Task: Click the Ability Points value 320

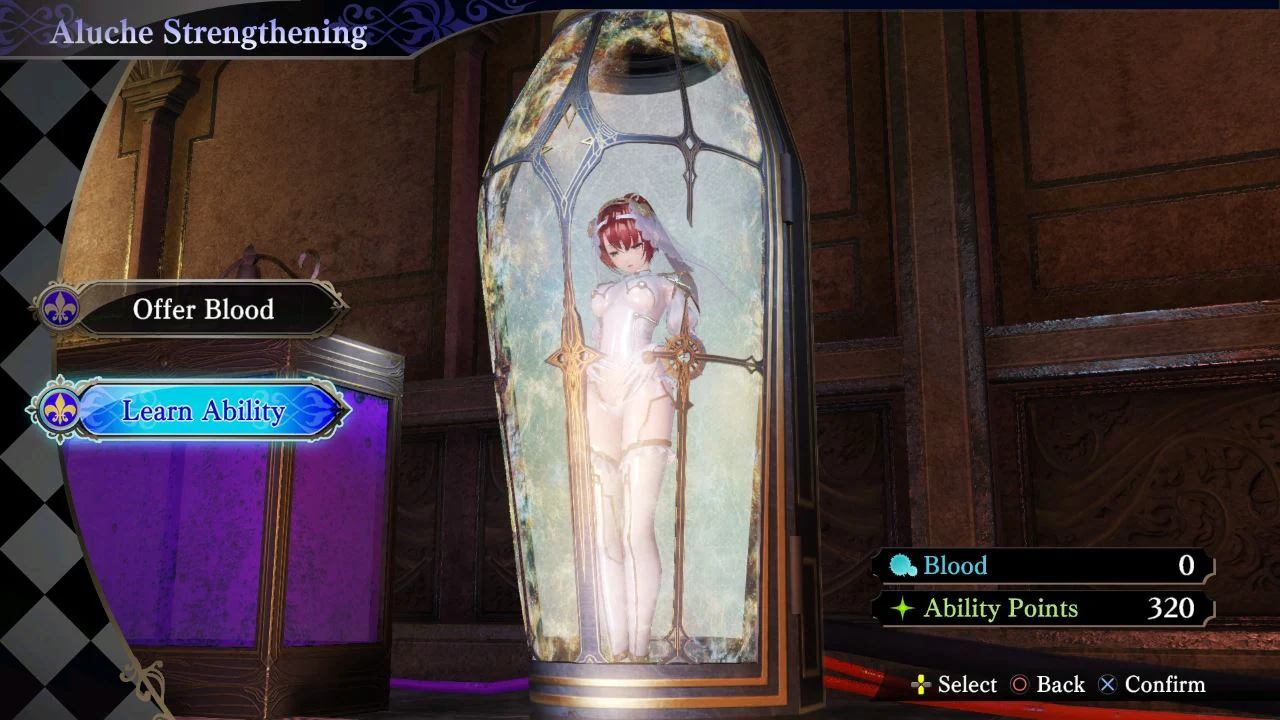Action: (1169, 608)
